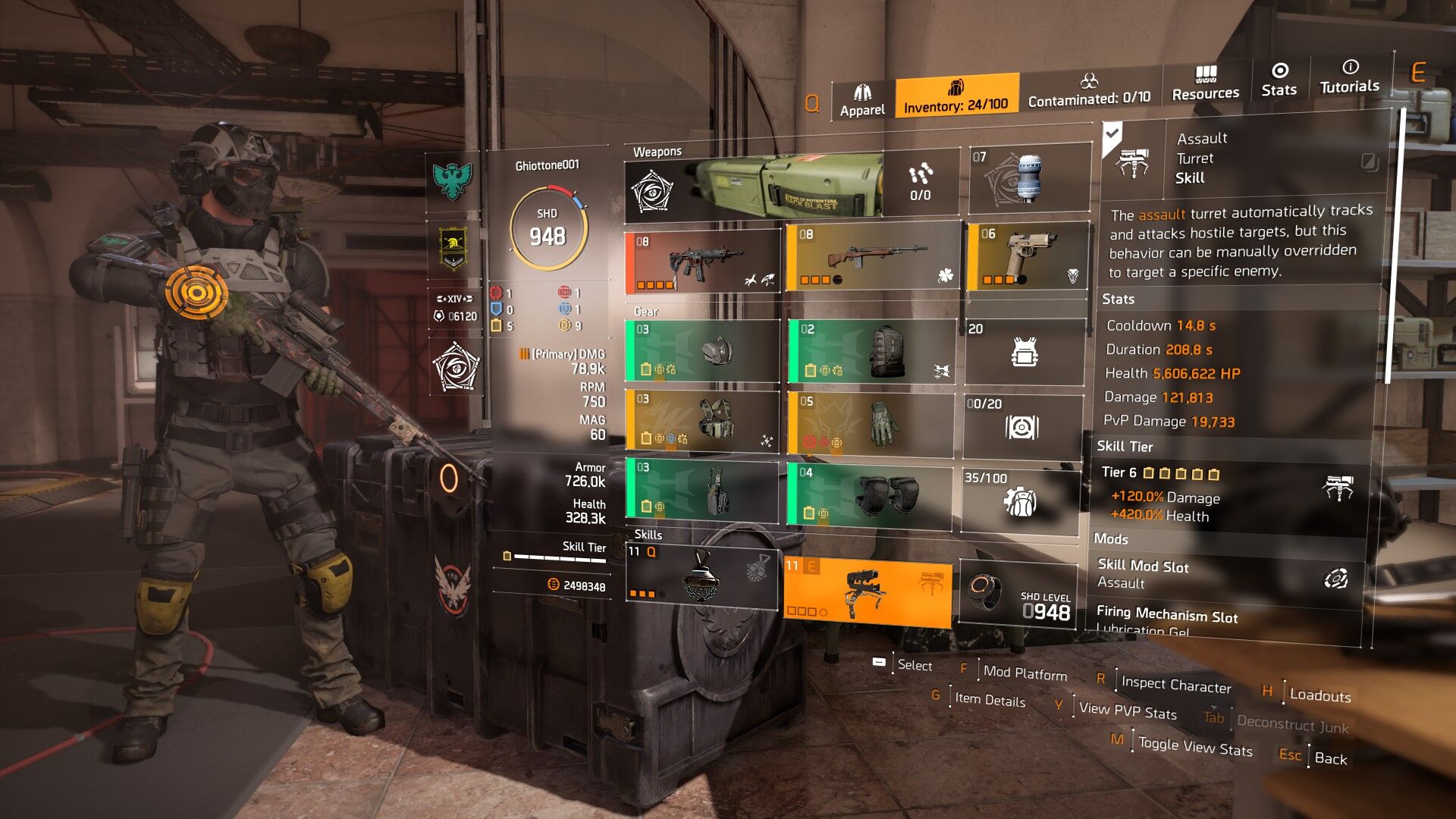Select the backpack gear slot
Screen dimensions: 1456x819
pos(871,350)
